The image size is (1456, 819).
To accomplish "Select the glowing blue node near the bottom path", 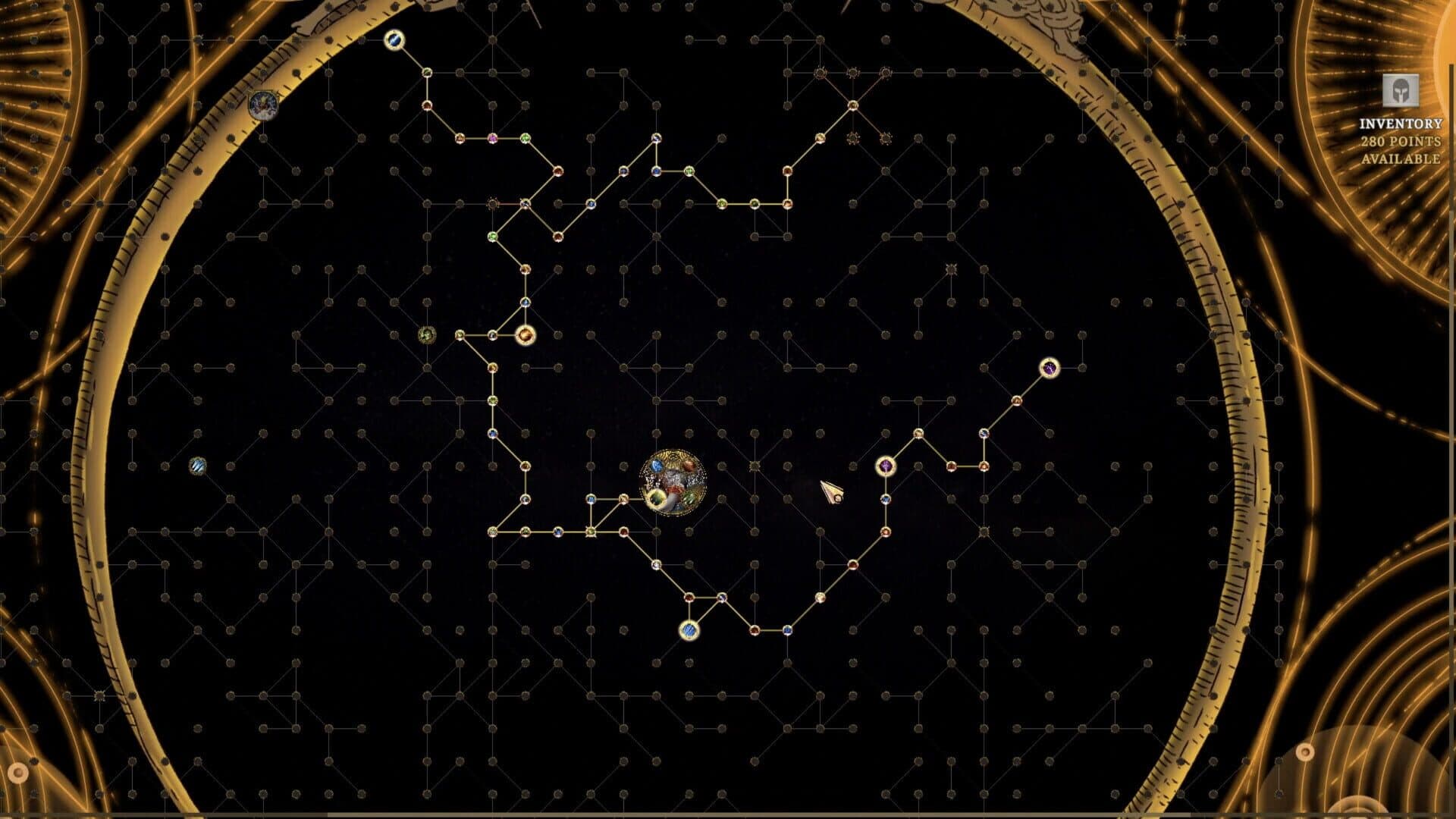I will 689,632.
